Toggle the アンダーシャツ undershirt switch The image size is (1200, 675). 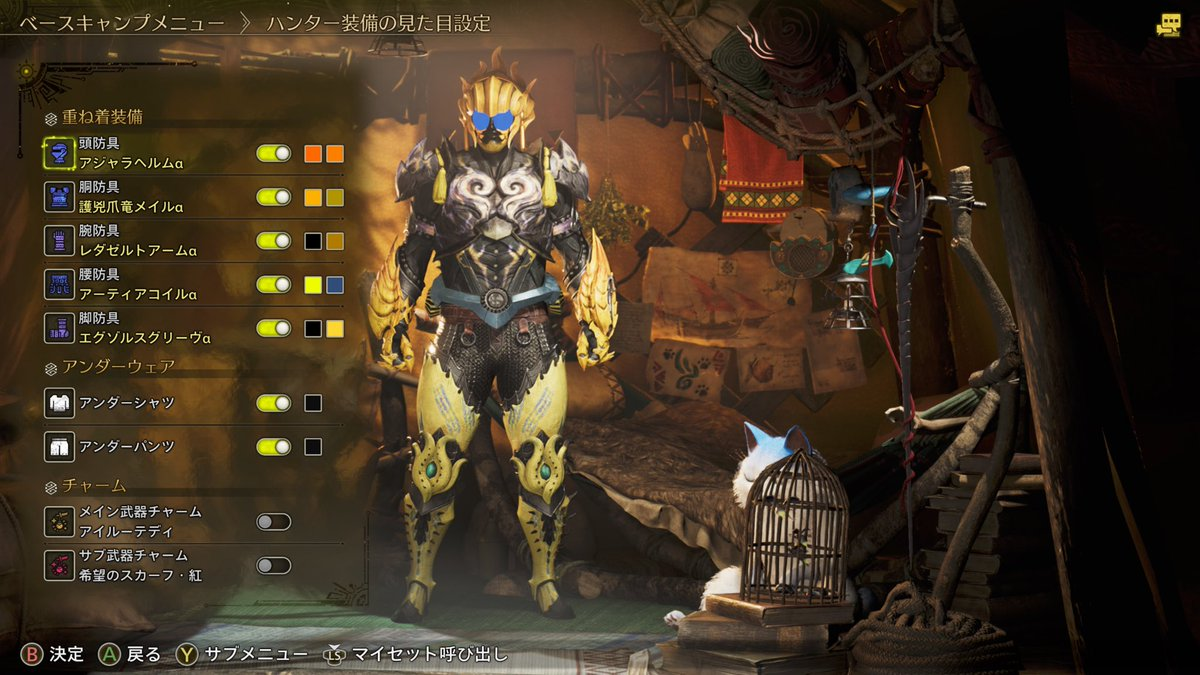tap(273, 403)
